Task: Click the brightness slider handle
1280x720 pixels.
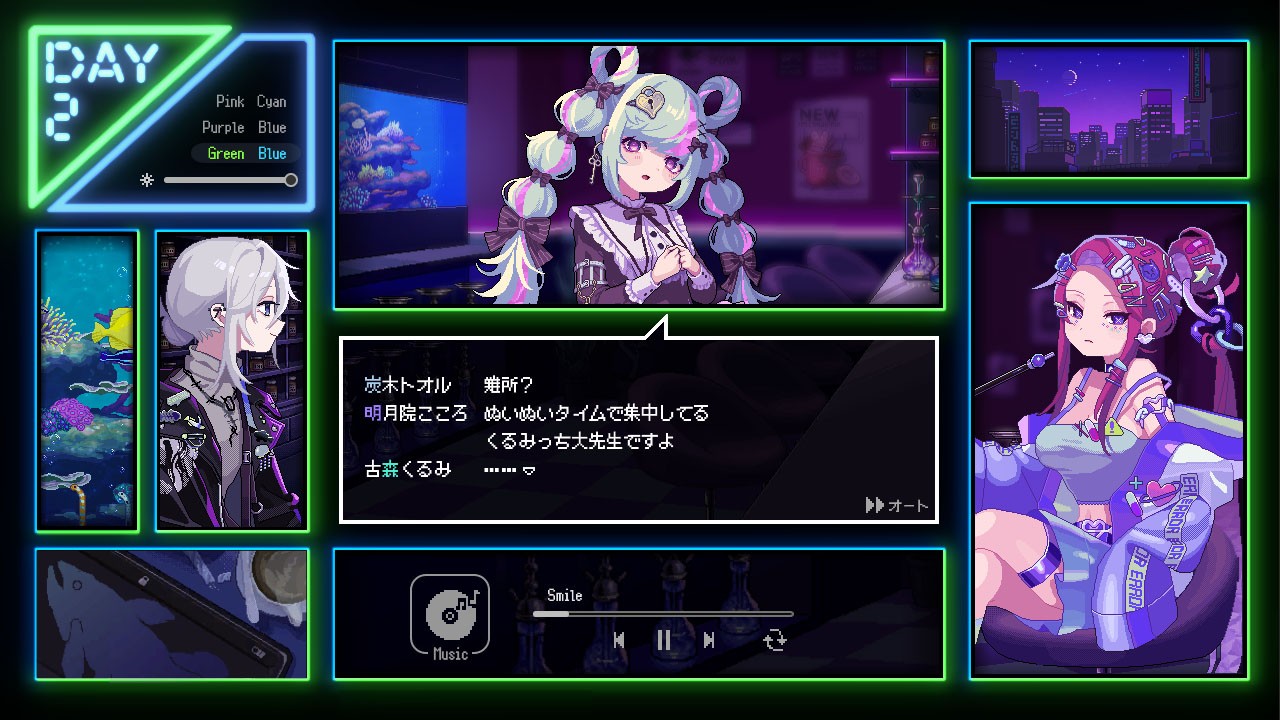Action: click(x=290, y=181)
